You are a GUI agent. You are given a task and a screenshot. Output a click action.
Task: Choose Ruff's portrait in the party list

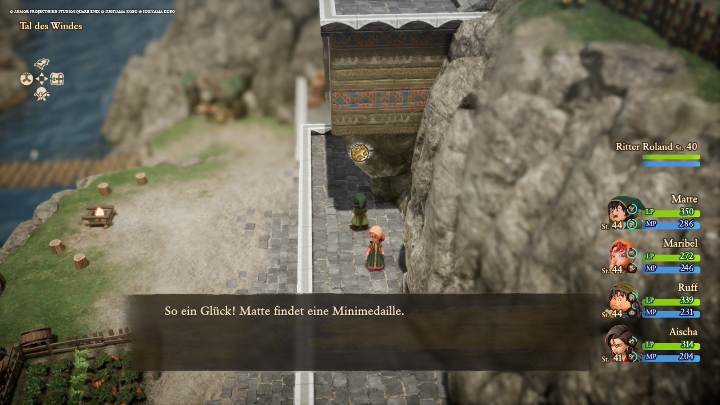coord(622,300)
